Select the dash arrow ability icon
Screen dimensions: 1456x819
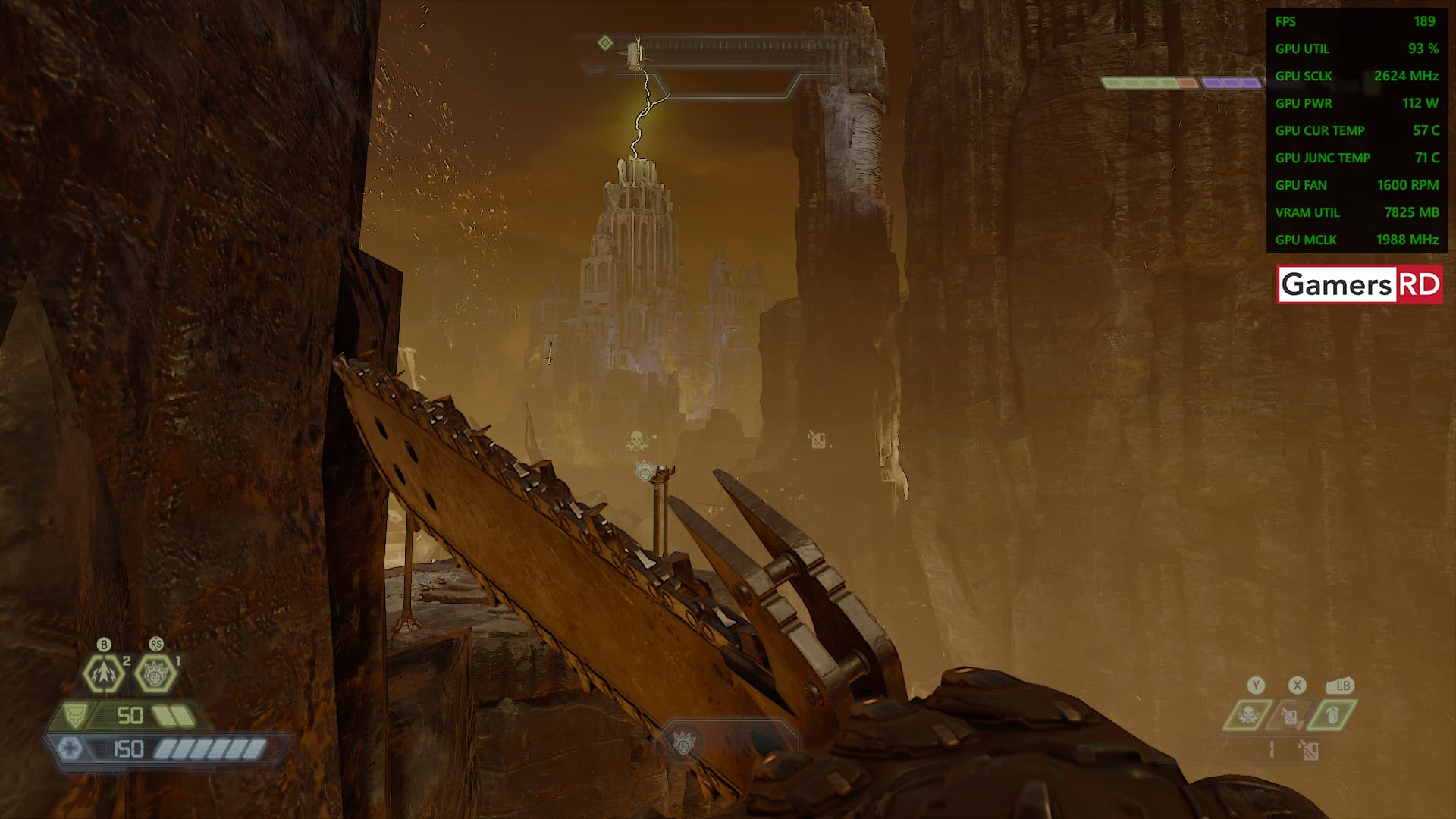(103, 673)
